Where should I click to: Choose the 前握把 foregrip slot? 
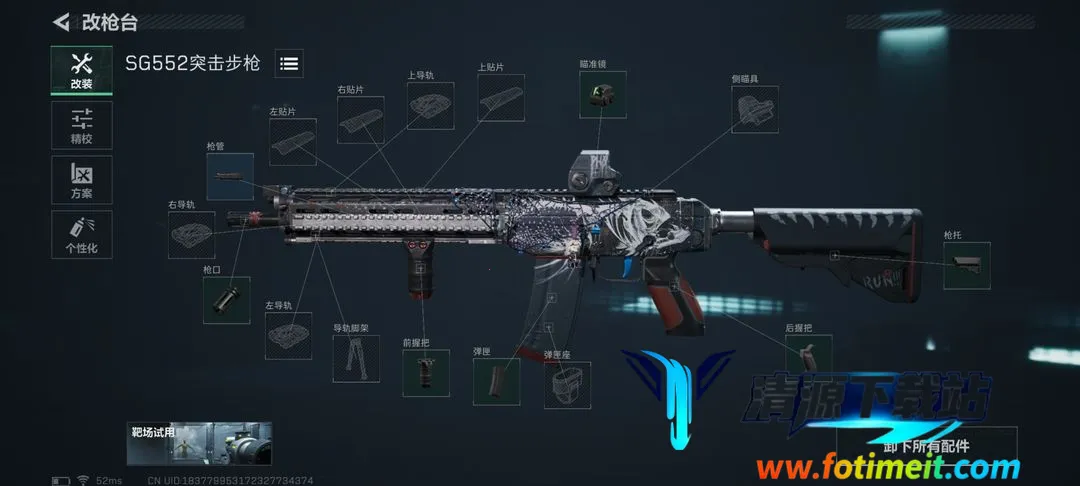426,372
